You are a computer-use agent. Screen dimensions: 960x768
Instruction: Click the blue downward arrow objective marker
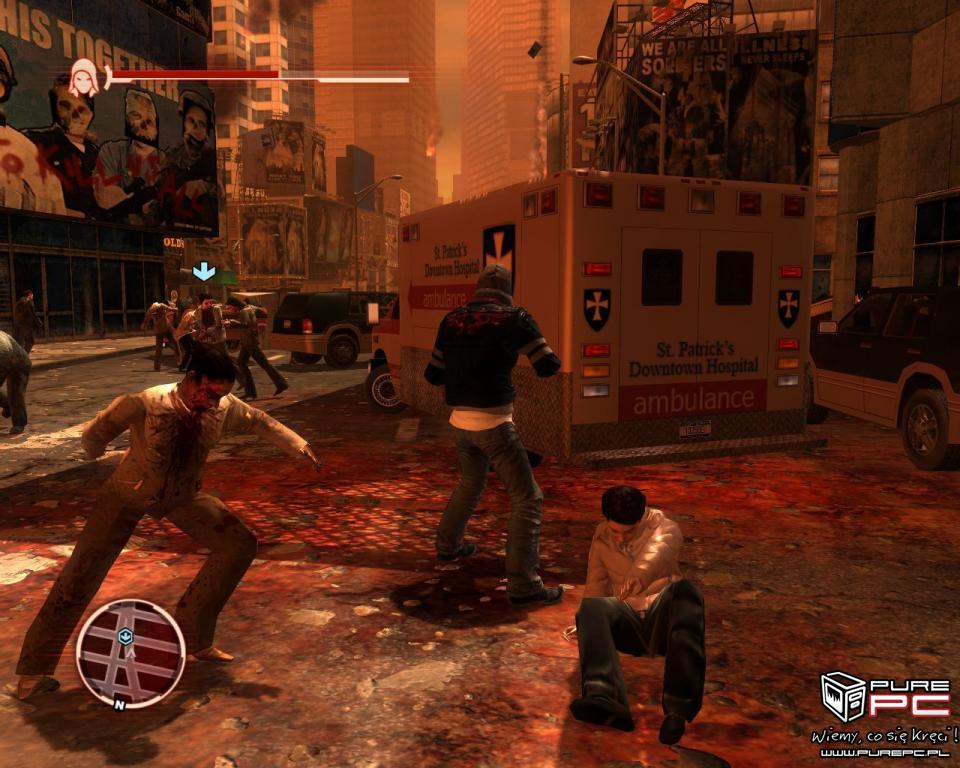point(204,271)
